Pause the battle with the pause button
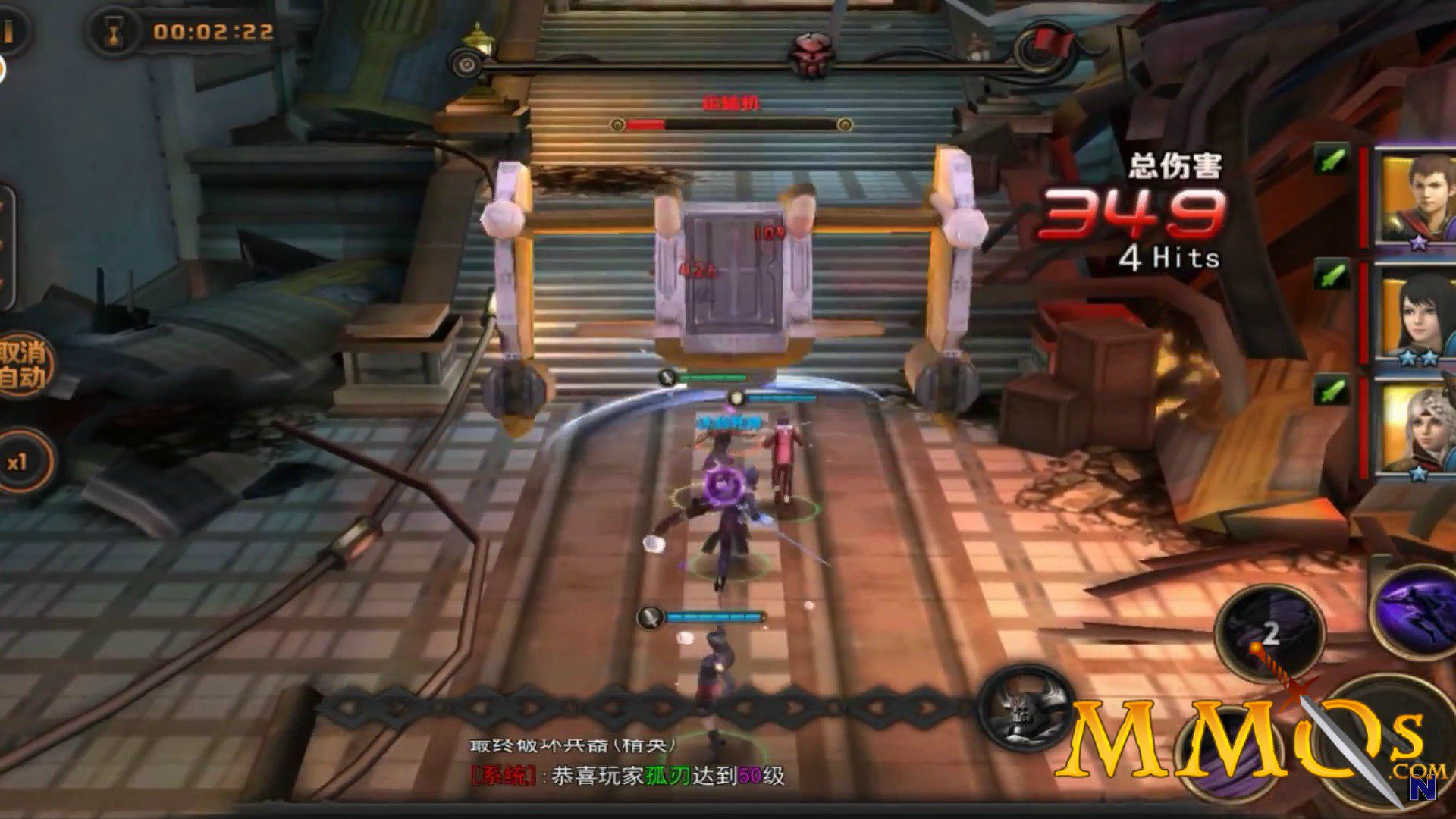1456x819 pixels. pyautogui.click(x=9, y=32)
